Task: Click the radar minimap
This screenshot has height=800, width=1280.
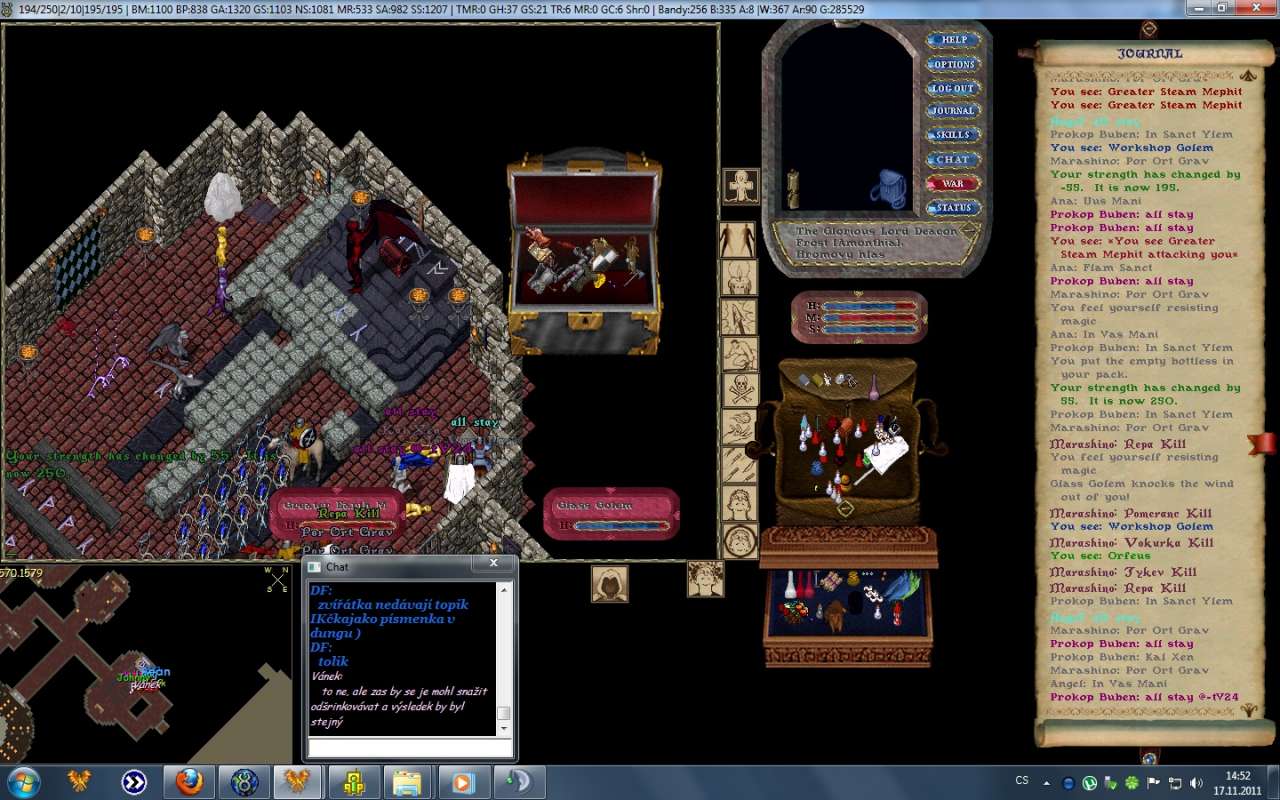Action: click(x=140, y=660)
